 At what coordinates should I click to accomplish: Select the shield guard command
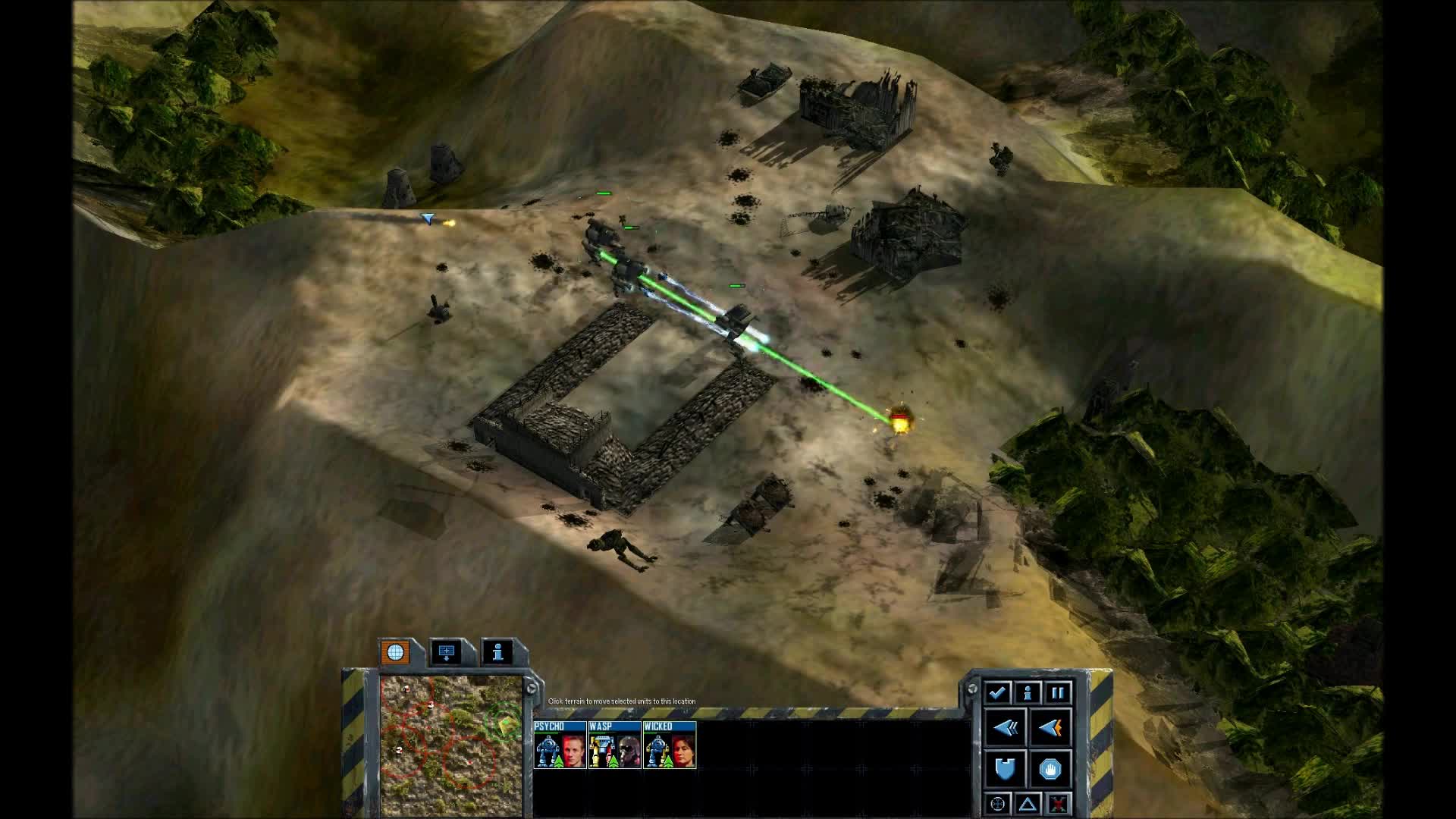click(1006, 769)
